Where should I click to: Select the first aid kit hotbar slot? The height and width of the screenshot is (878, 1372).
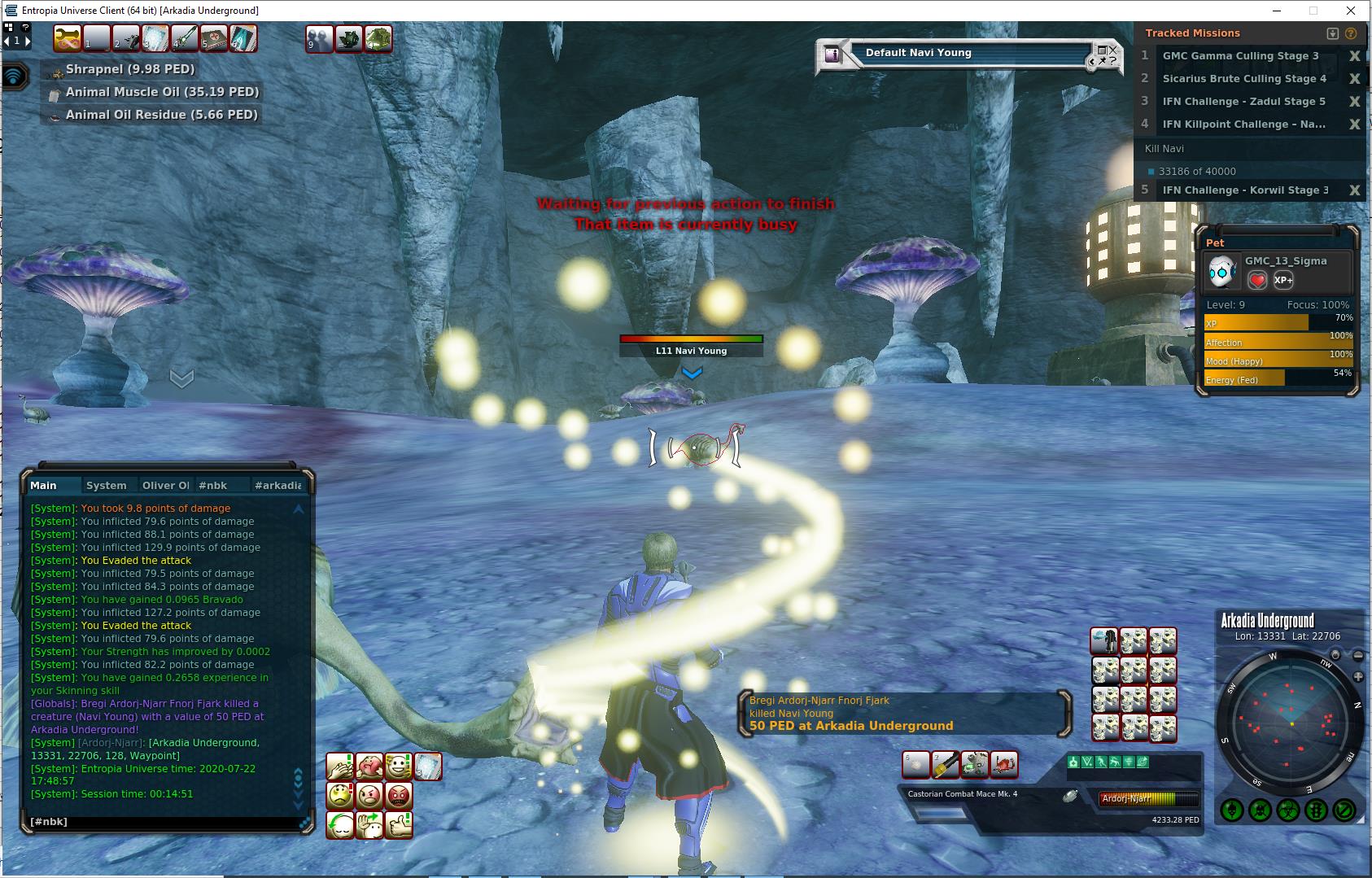pyautogui.click(x=214, y=38)
